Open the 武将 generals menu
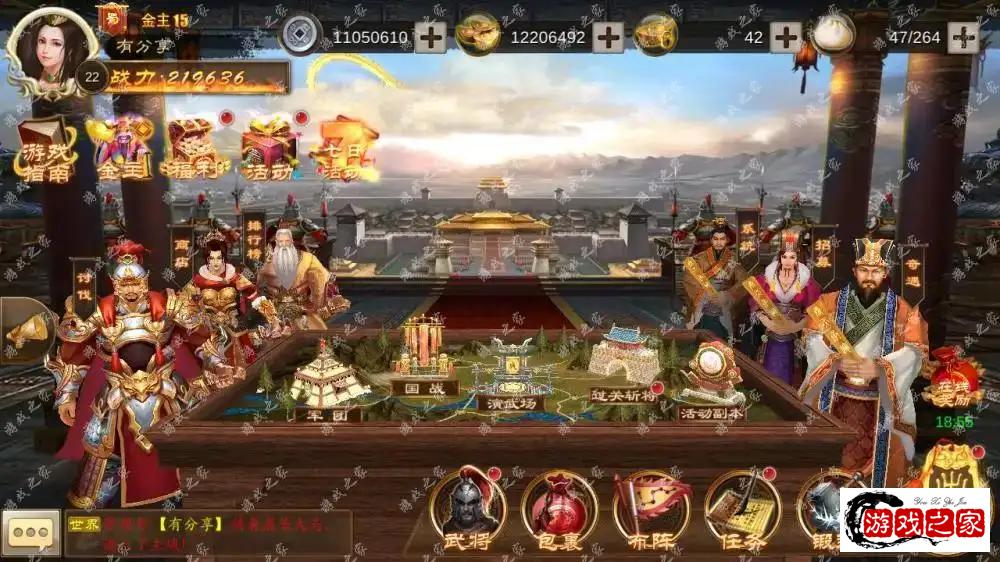 coord(467,510)
